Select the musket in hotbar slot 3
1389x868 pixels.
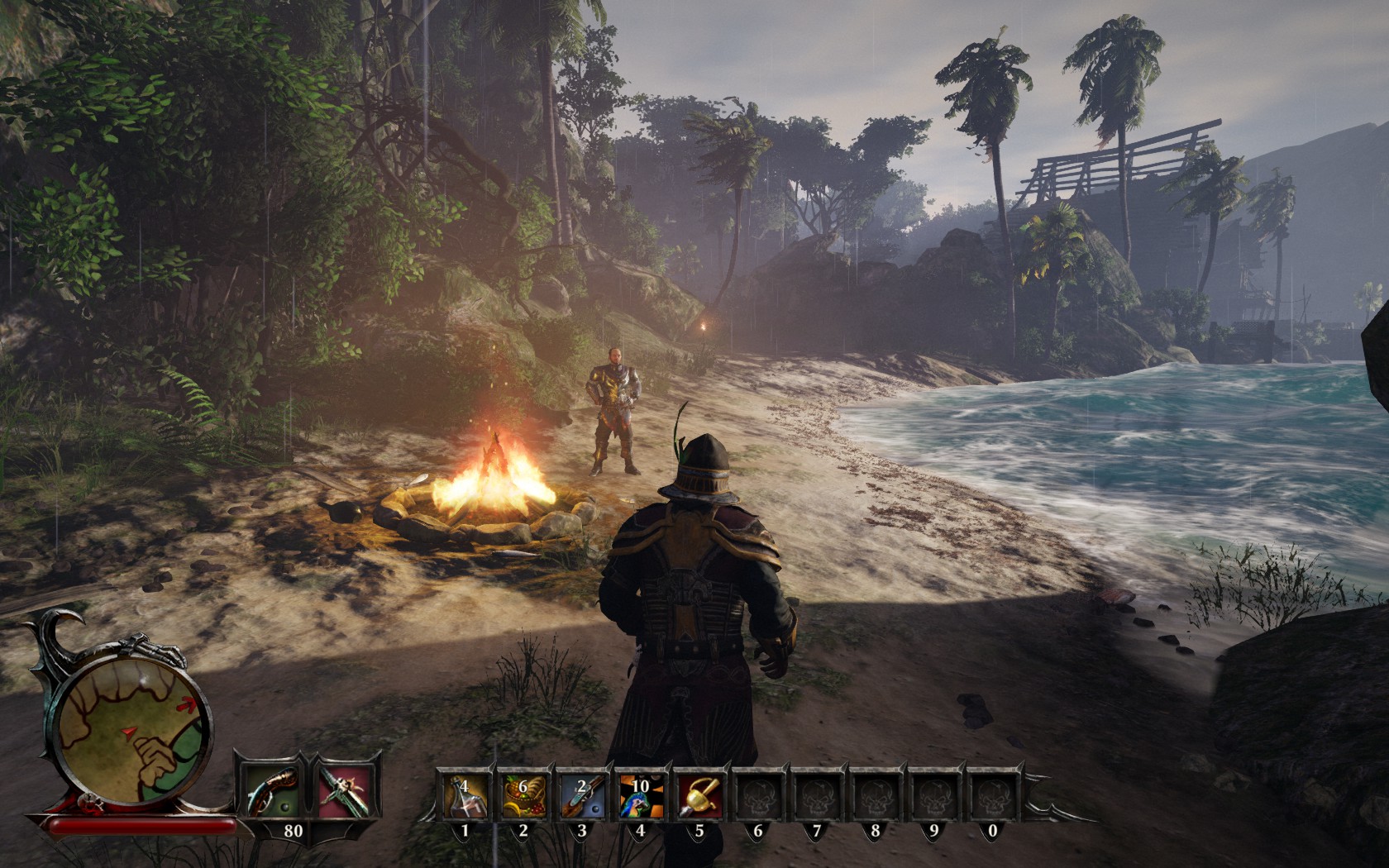[x=580, y=794]
